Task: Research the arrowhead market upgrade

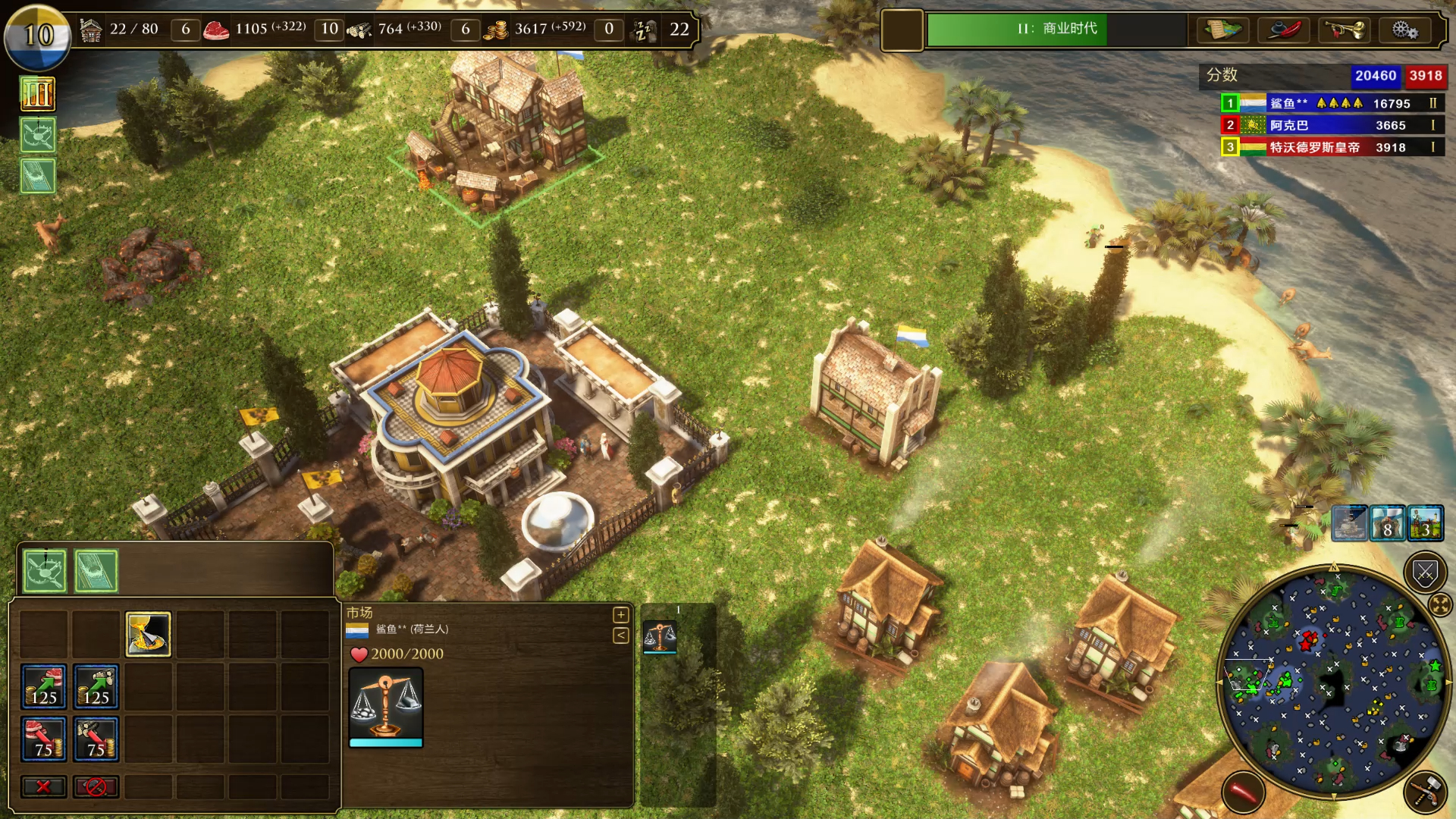Action: pos(148,634)
